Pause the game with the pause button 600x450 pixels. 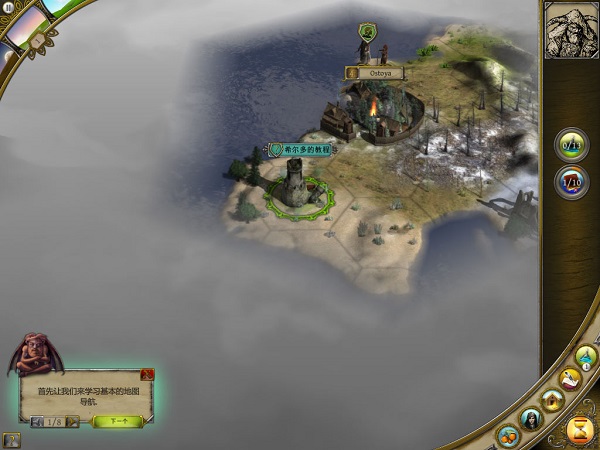coord(8,7)
